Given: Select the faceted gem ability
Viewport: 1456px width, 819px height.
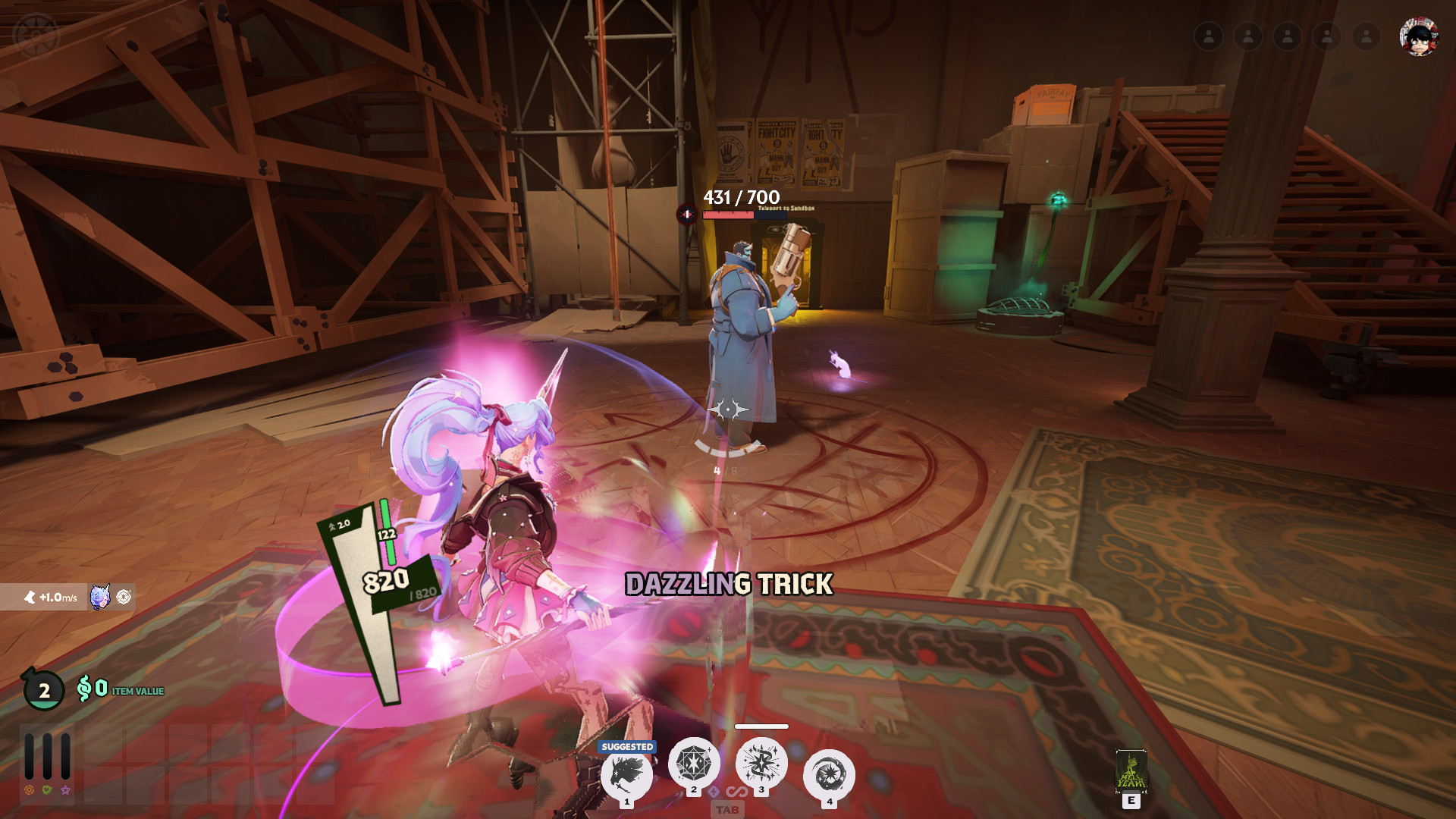Looking at the screenshot, I should tap(693, 763).
